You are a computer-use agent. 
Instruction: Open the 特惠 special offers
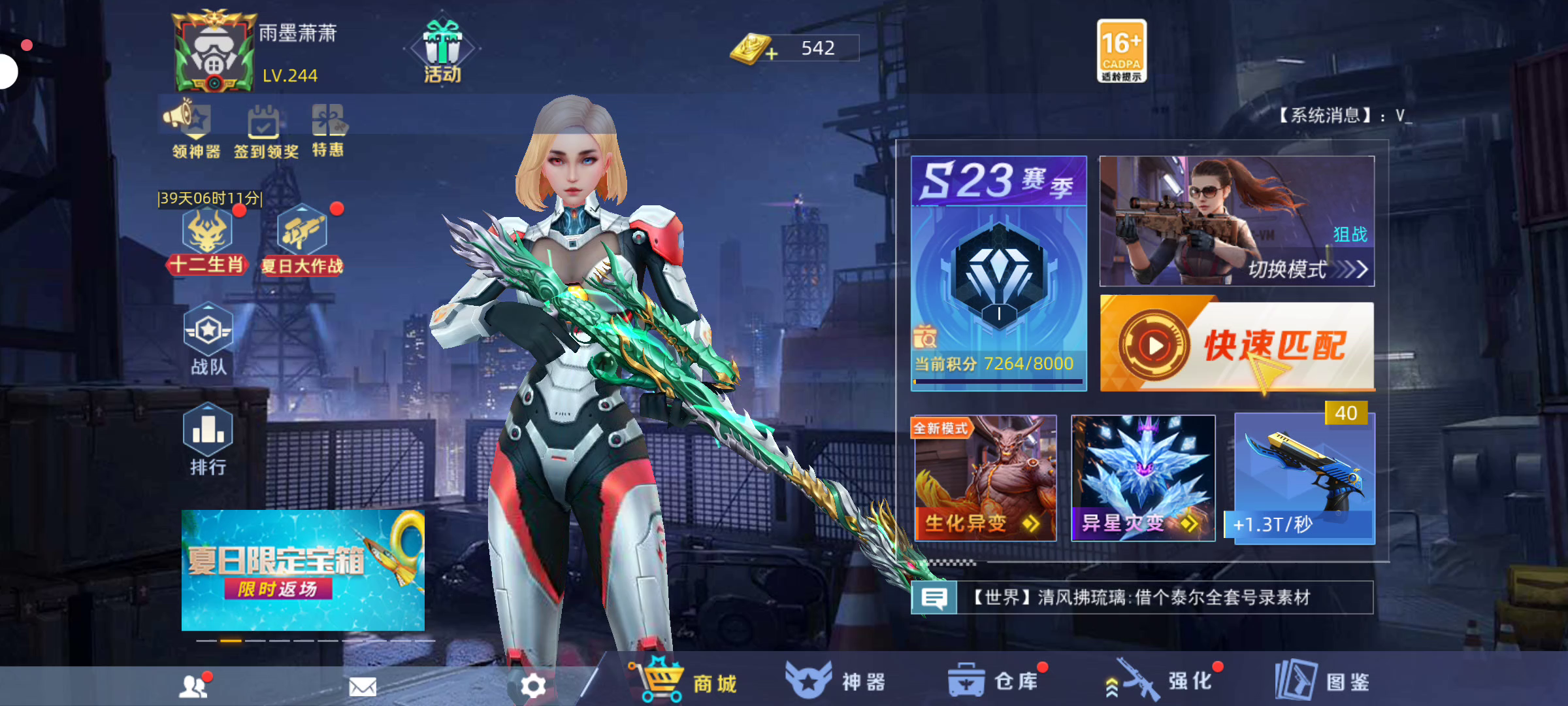point(328,129)
